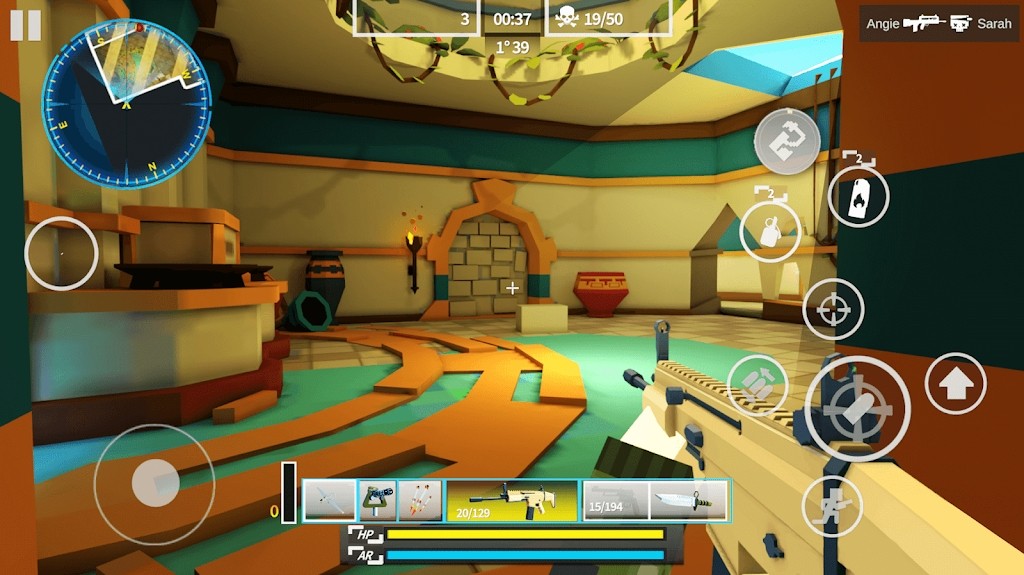Viewport: 1024px width, 575px height.
Task: Switch to the pistol with 15/194 ammo
Action: (x=615, y=500)
